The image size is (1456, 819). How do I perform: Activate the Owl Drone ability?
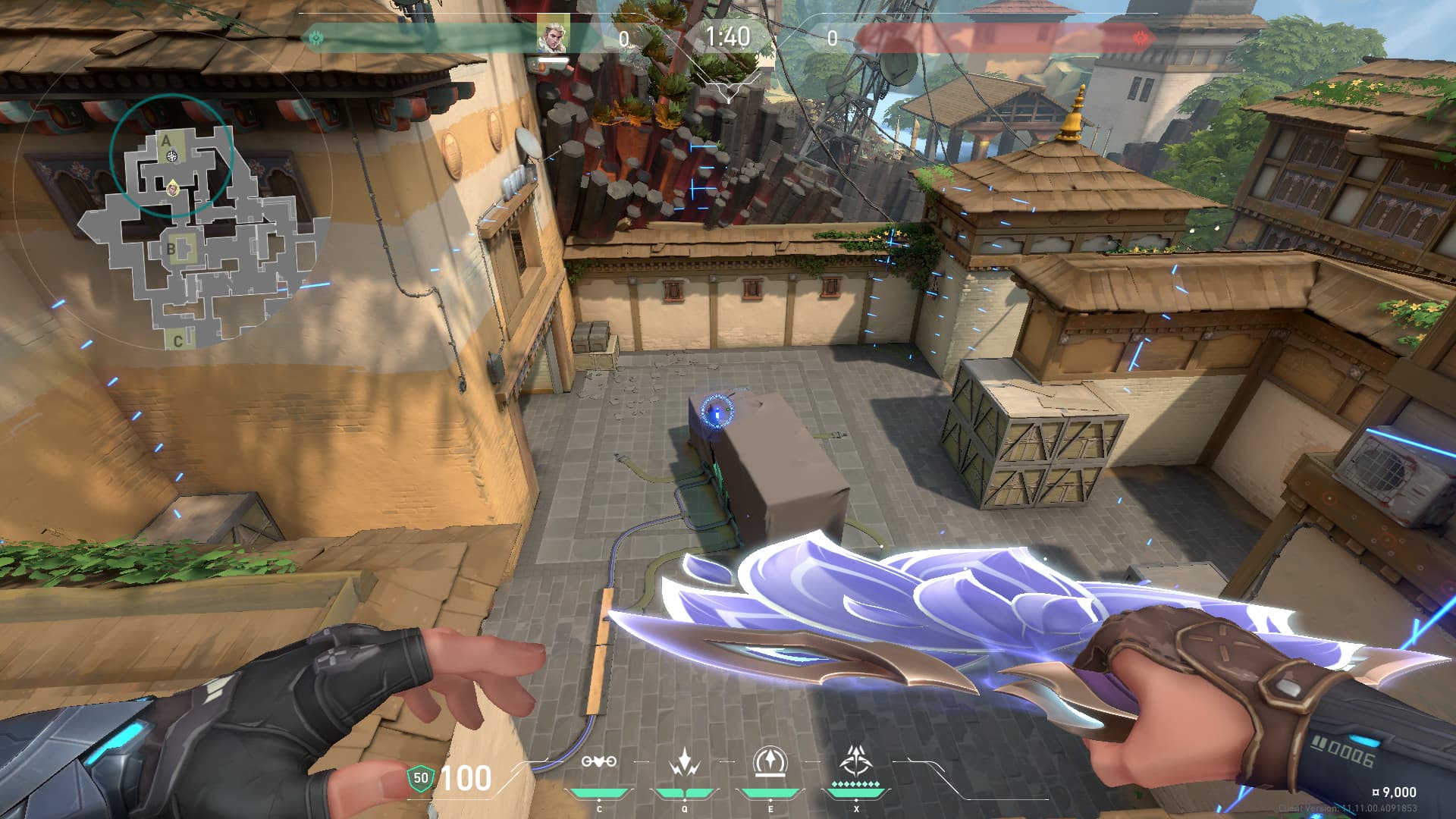pos(598,762)
